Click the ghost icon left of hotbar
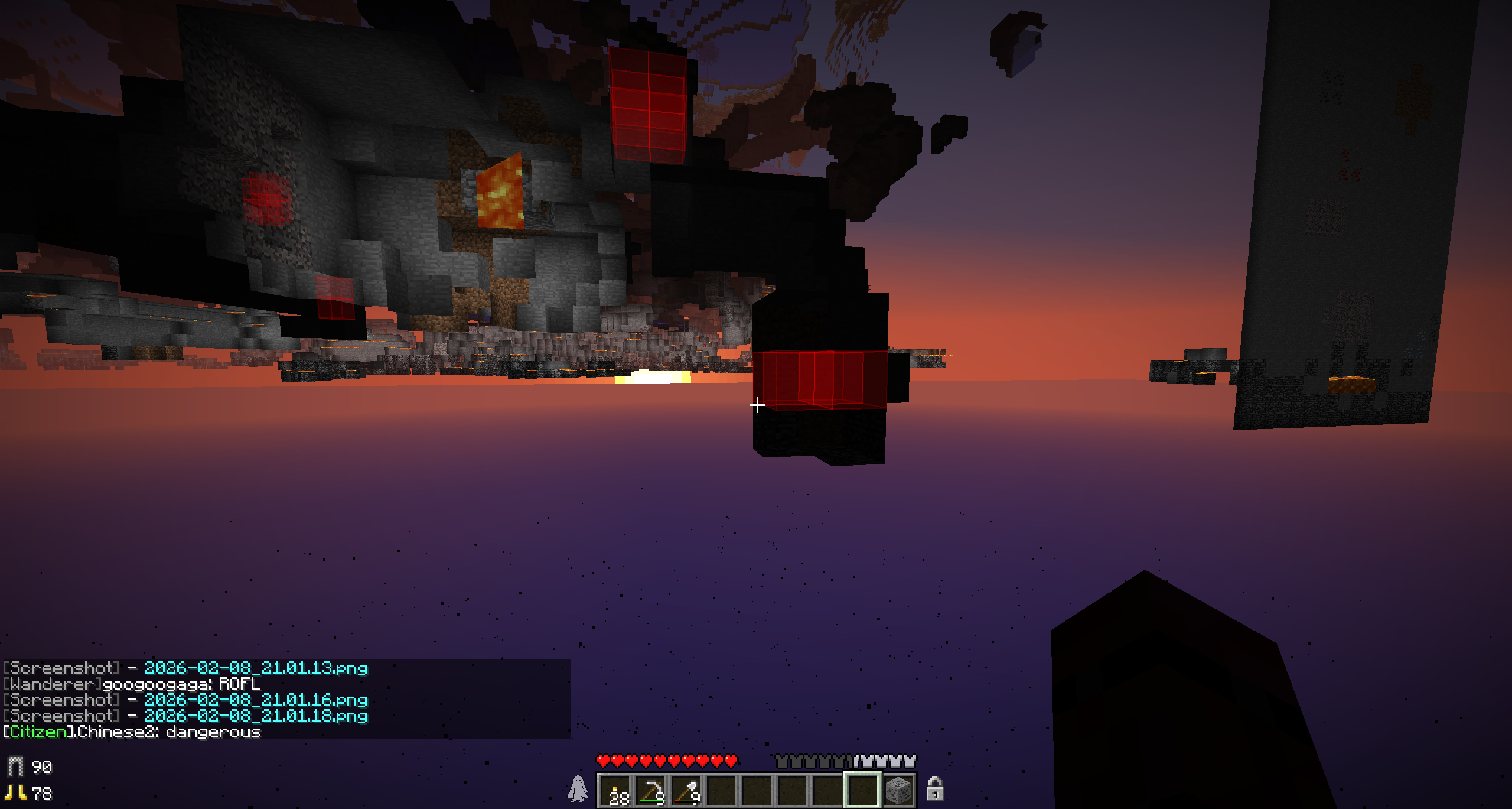 pyautogui.click(x=578, y=789)
